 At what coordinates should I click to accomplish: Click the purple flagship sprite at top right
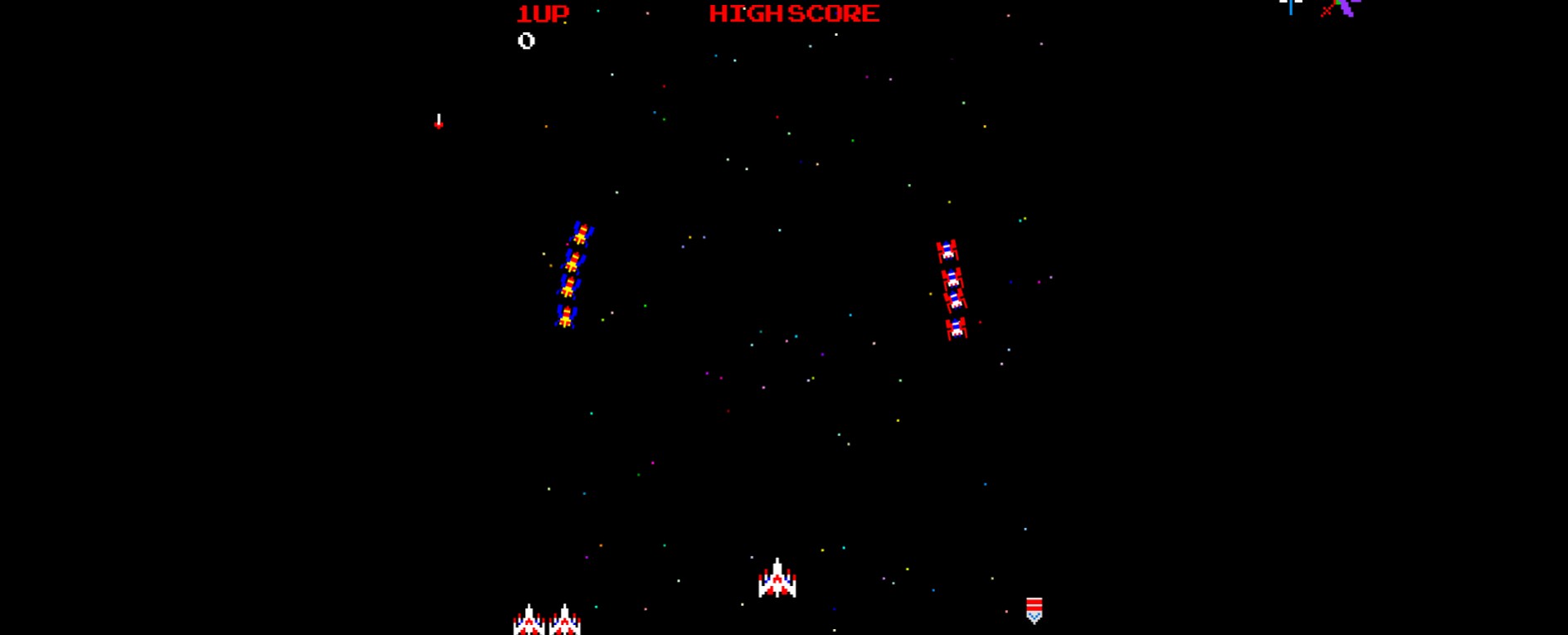[x=1345, y=8]
